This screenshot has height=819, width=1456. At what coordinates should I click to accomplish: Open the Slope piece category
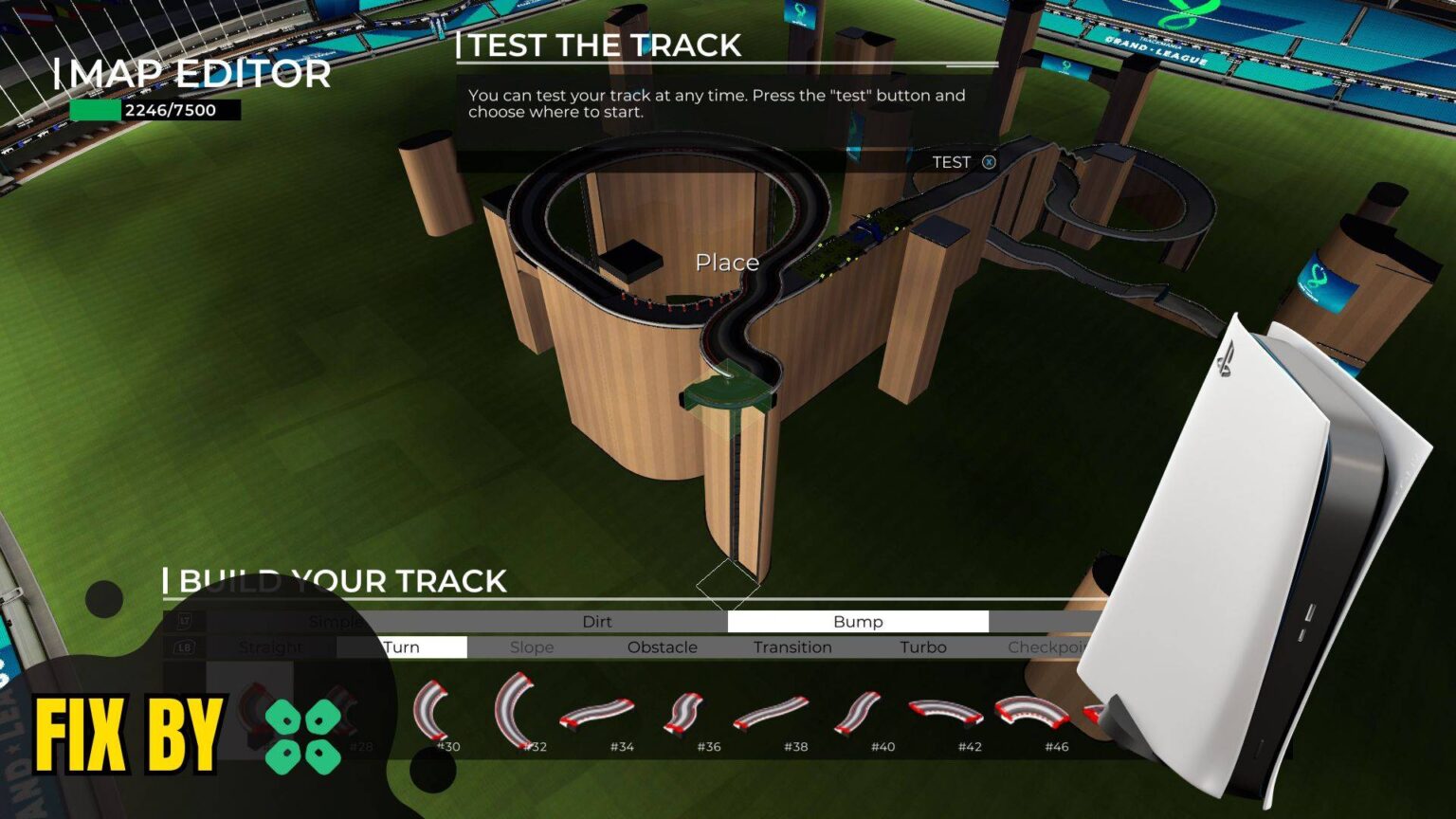(x=532, y=647)
